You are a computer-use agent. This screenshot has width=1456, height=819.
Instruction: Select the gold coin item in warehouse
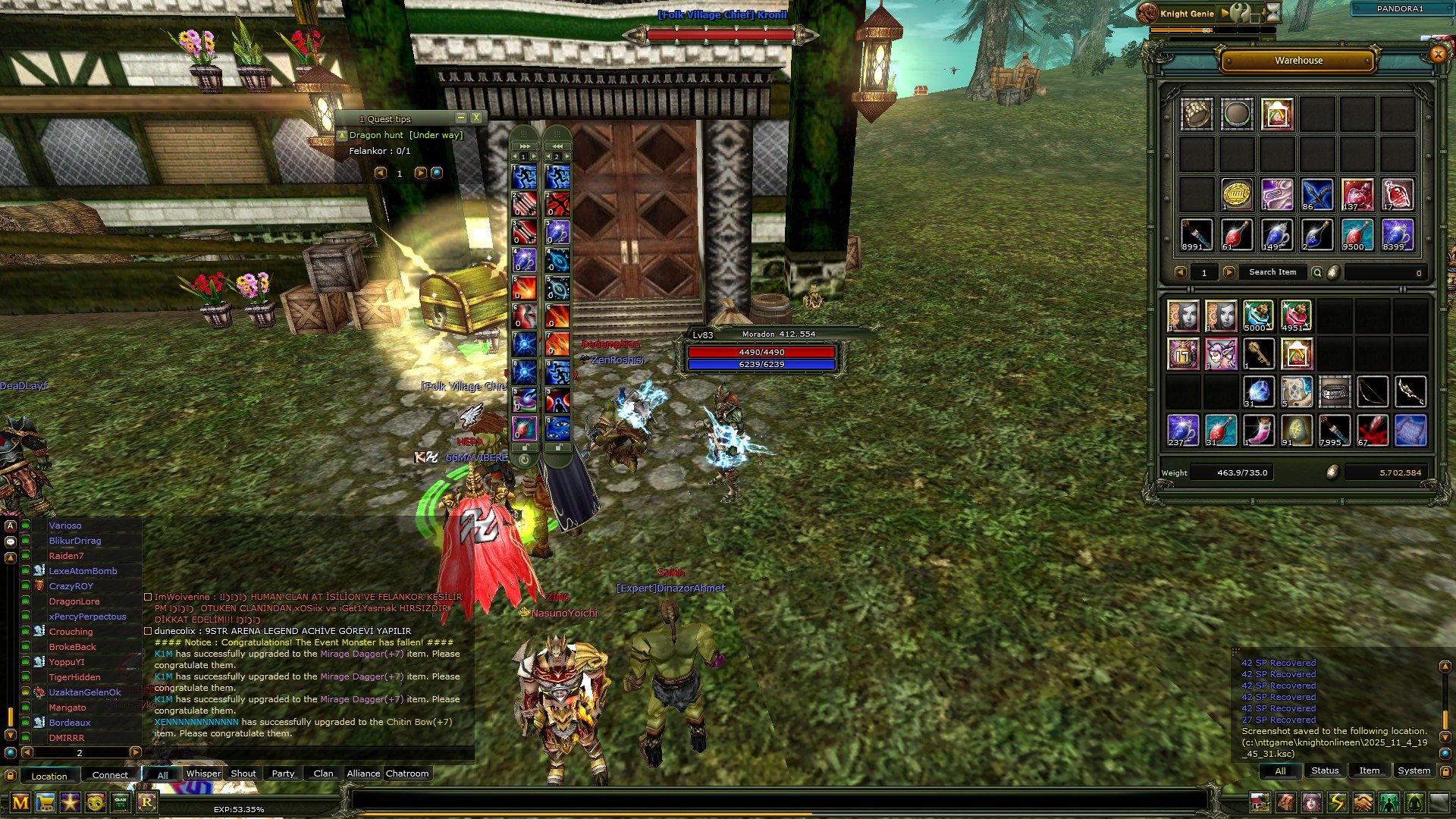1236,195
